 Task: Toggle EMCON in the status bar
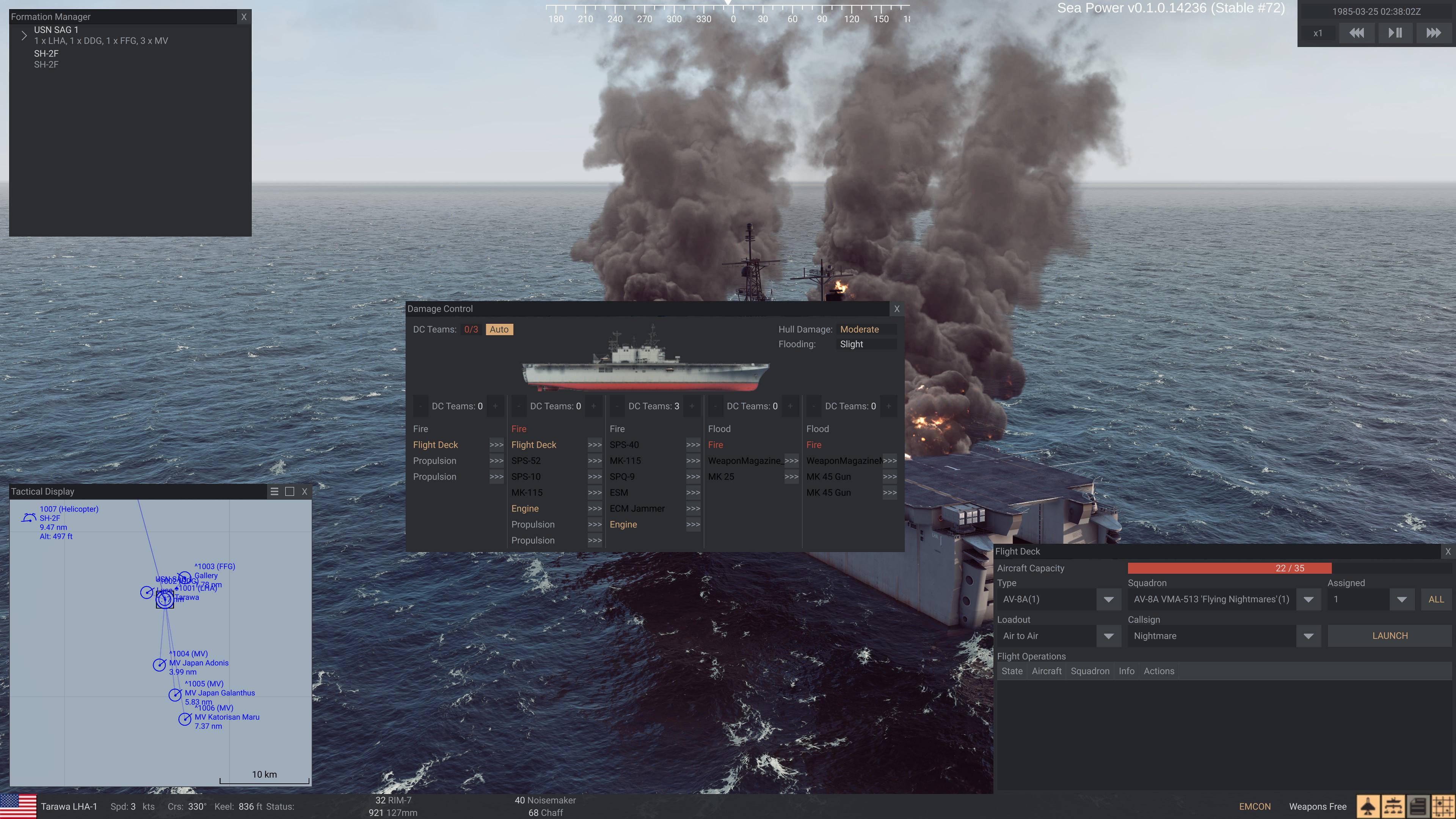(x=1255, y=806)
